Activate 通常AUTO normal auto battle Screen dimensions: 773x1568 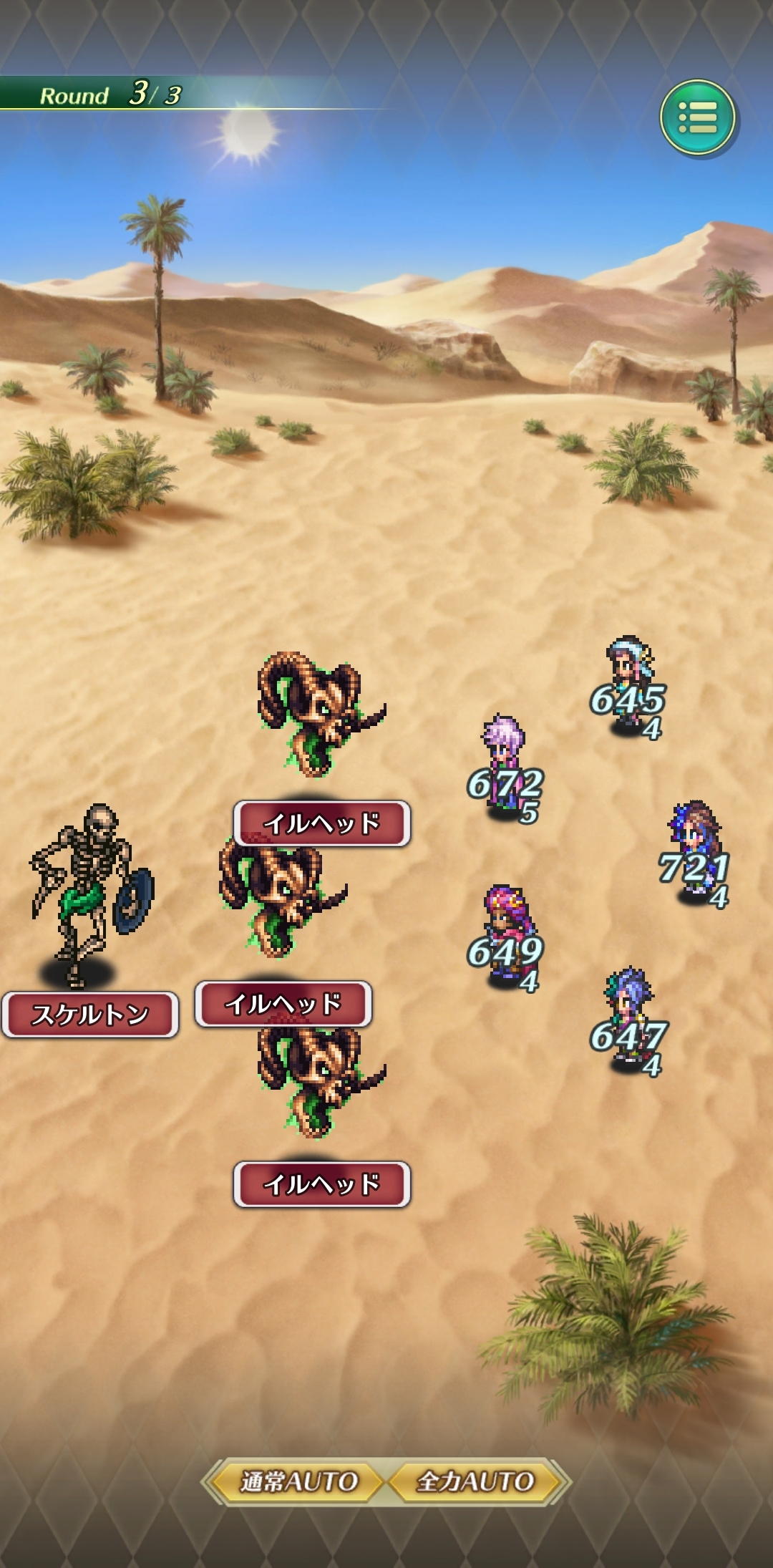298,1481
